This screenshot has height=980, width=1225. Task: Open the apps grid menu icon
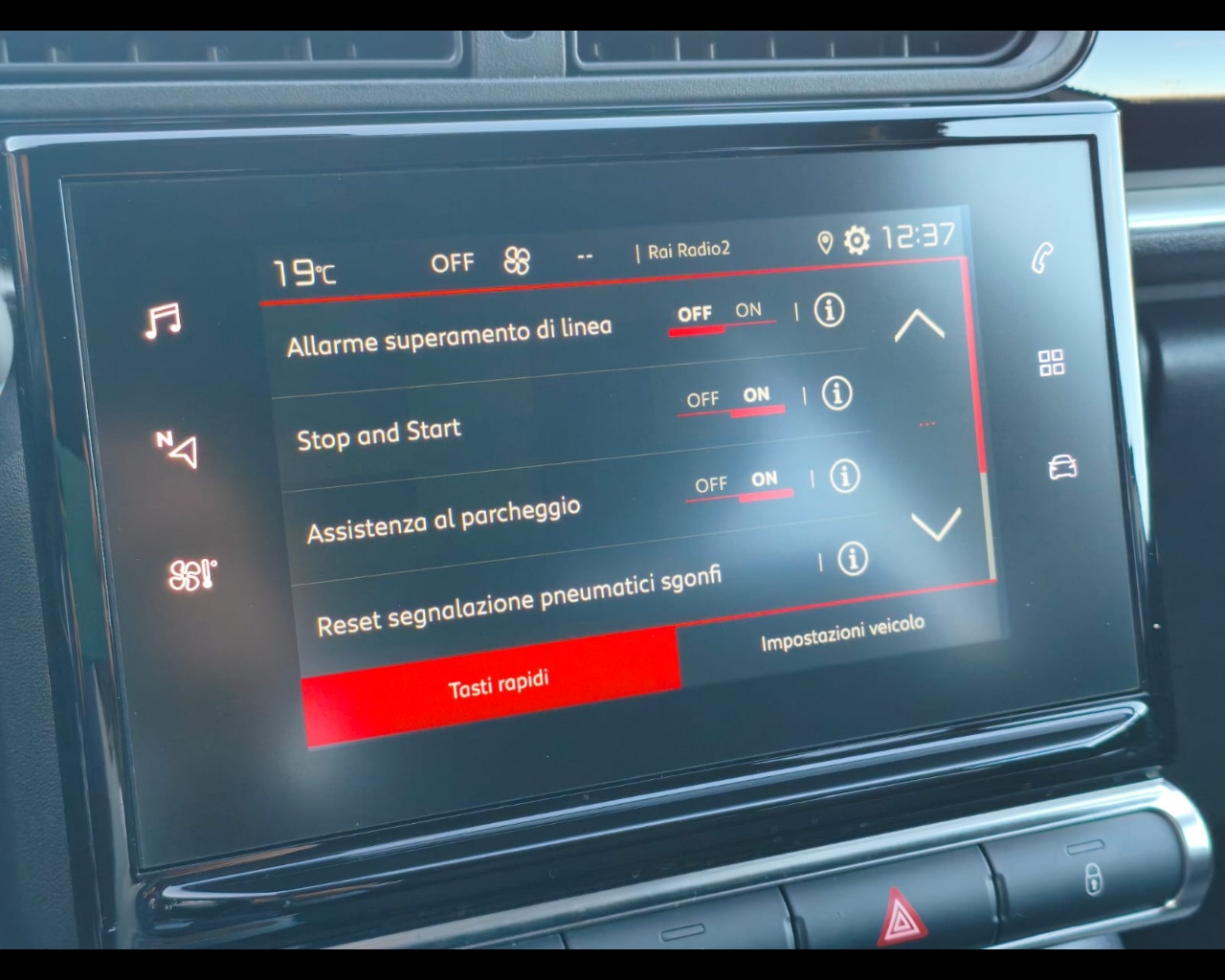pyautogui.click(x=1051, y=363)
